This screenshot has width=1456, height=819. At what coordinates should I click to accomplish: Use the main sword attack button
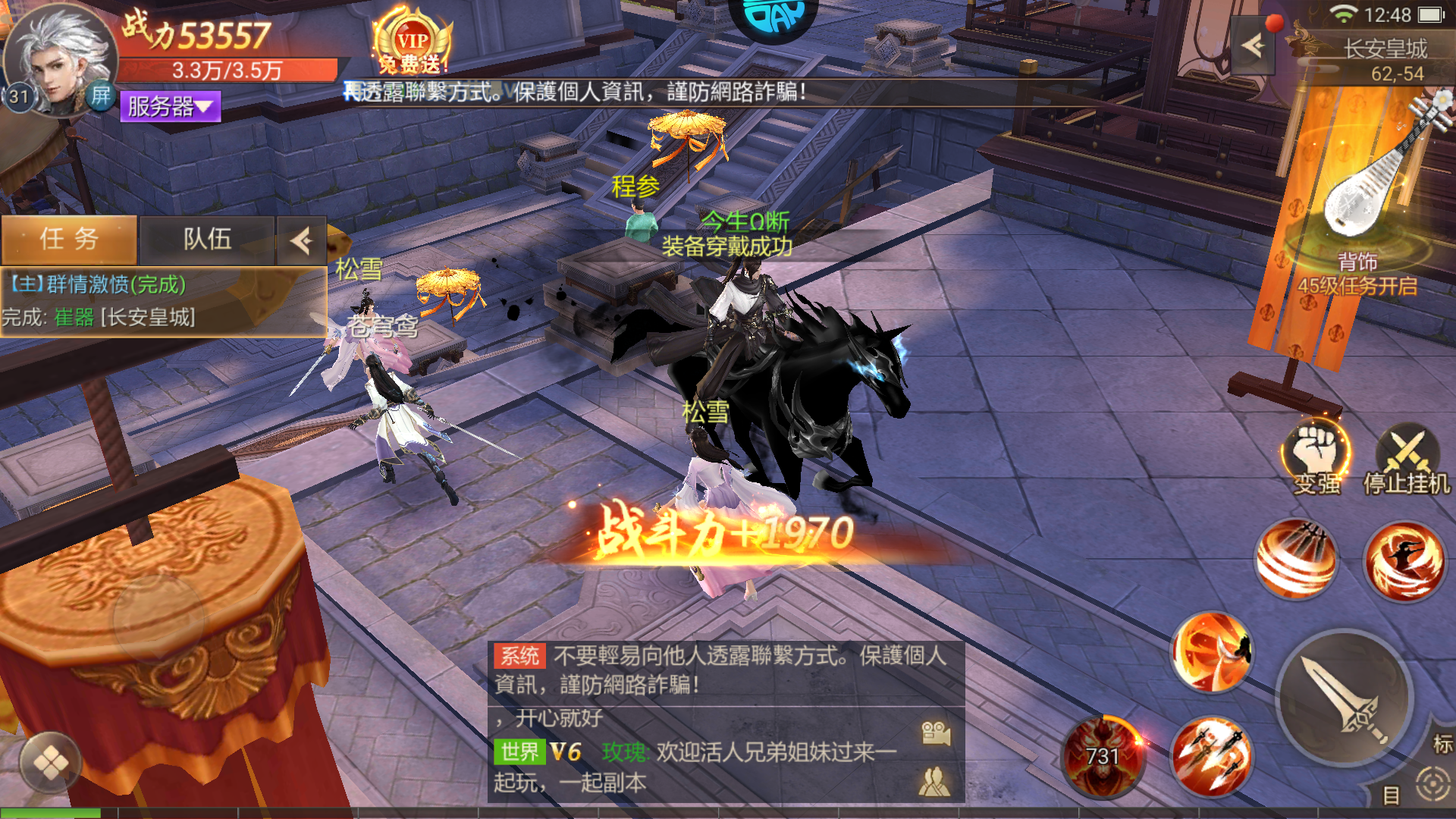coord(1345,698)
